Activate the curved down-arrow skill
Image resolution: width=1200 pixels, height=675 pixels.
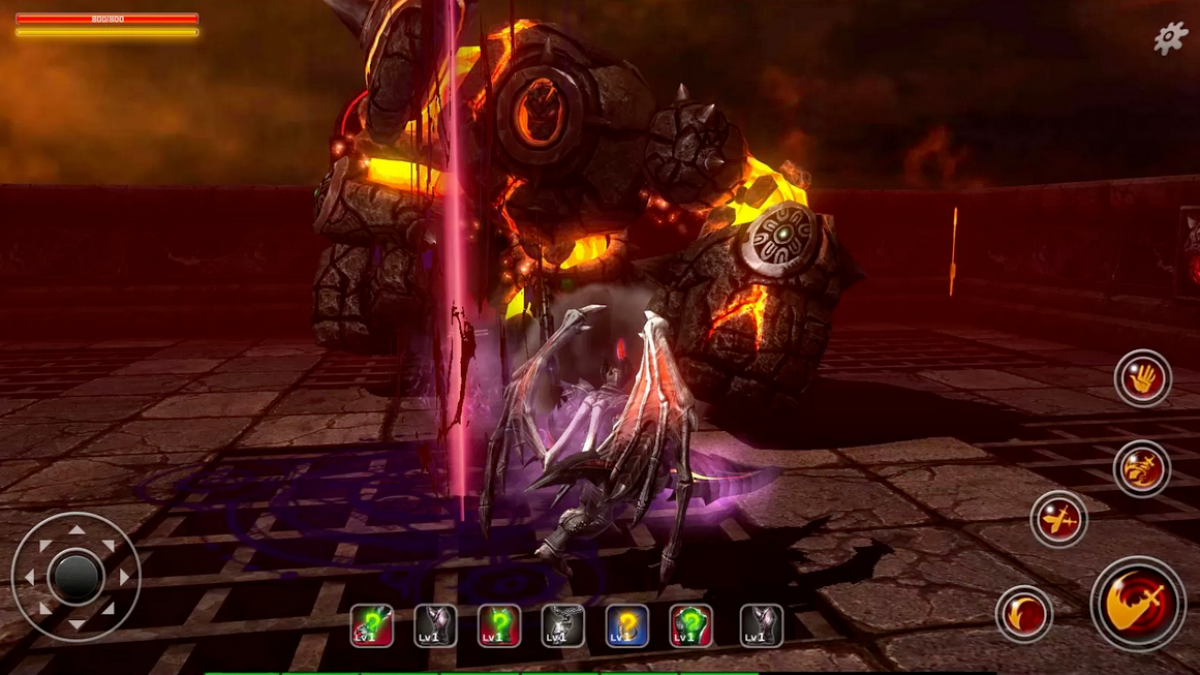pyautogui.click(x=1024, y=613)
